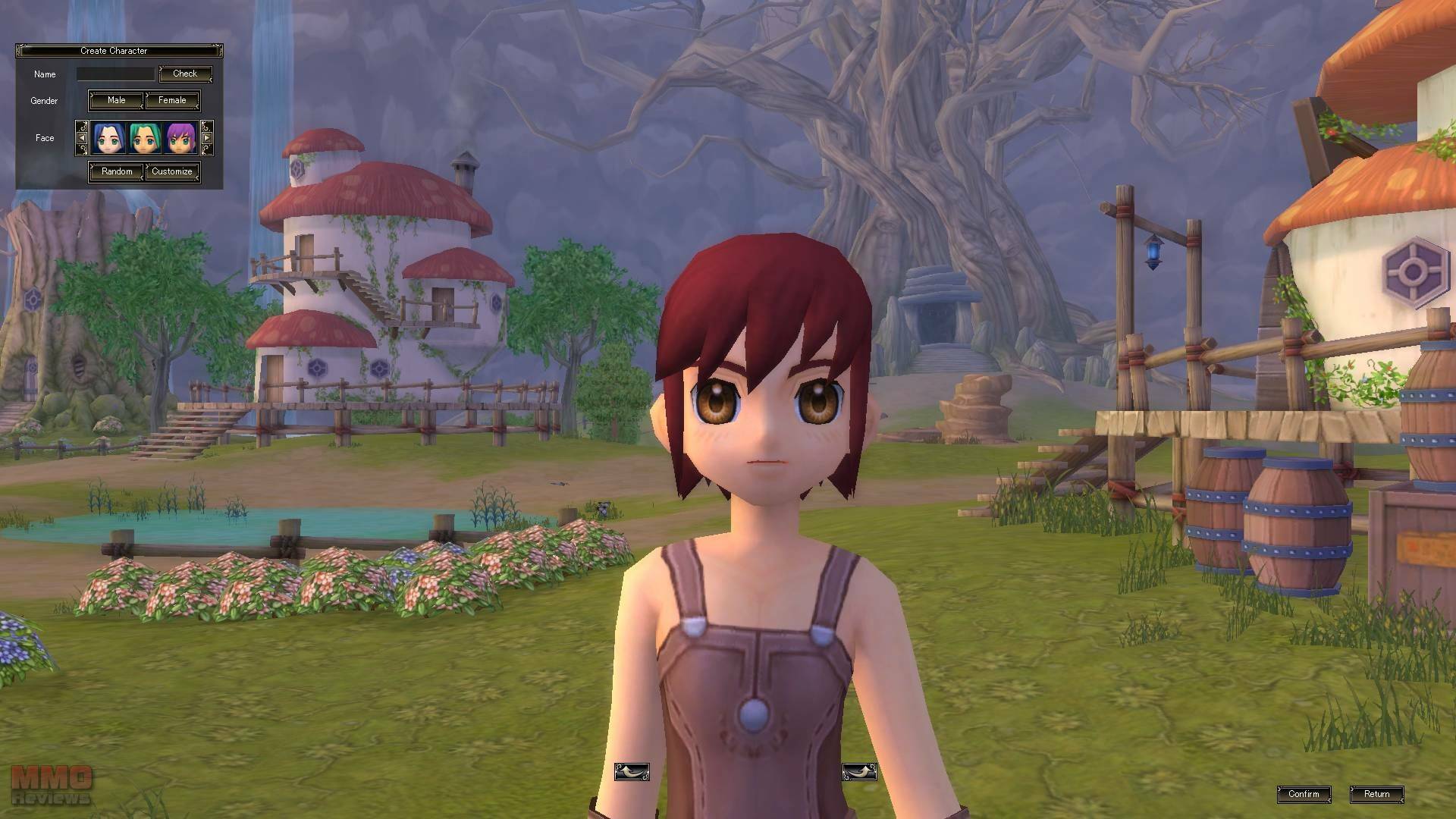Image resolution: width=1456 pixels, height=819 pixels.
Task: Open the Customize options
Action: pyautogui.click(x=172, y=171)
